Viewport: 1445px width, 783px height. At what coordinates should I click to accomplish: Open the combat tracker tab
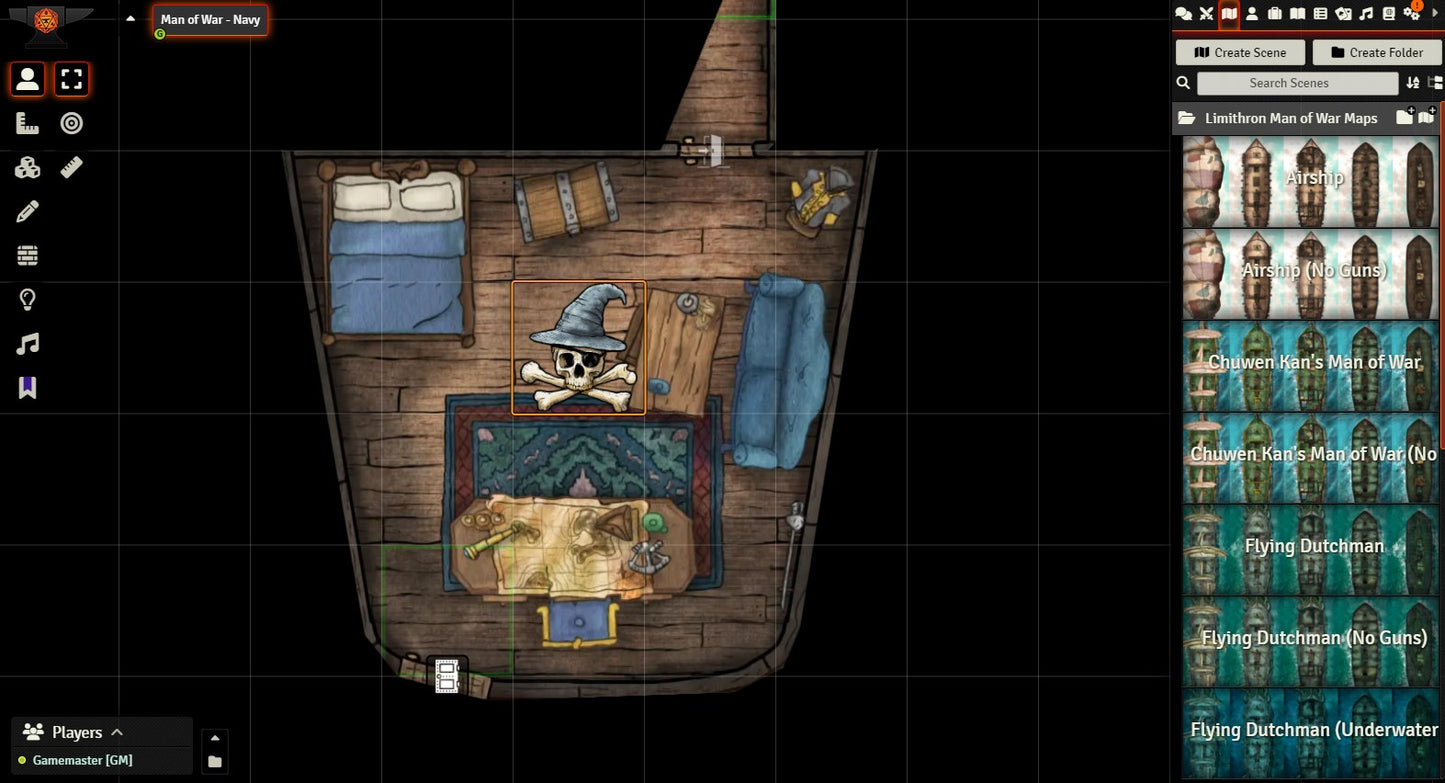pos(1206,13)
